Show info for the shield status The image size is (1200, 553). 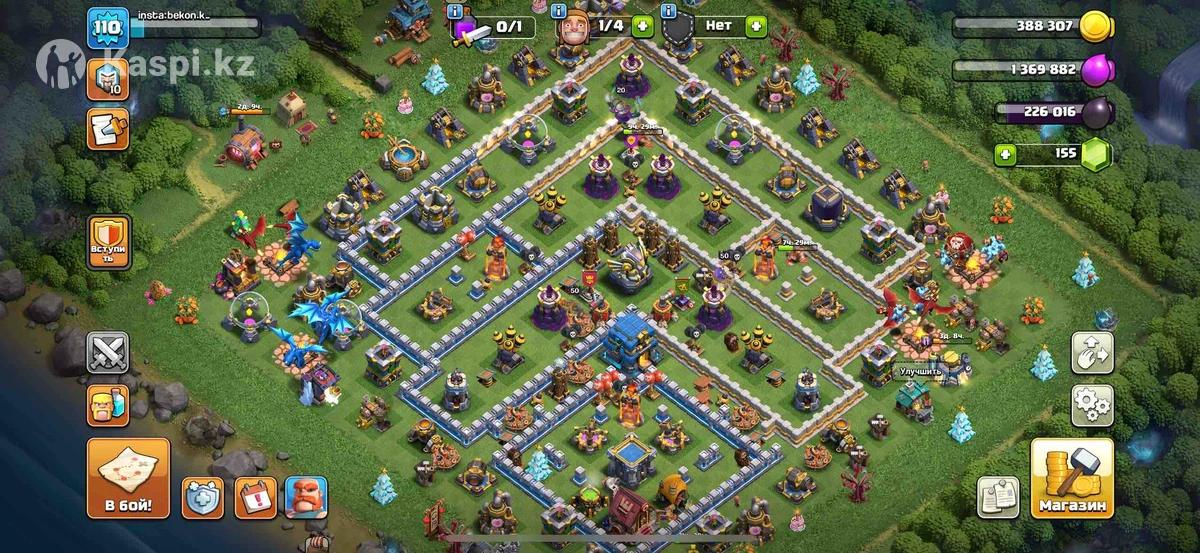tap(668, 11)
